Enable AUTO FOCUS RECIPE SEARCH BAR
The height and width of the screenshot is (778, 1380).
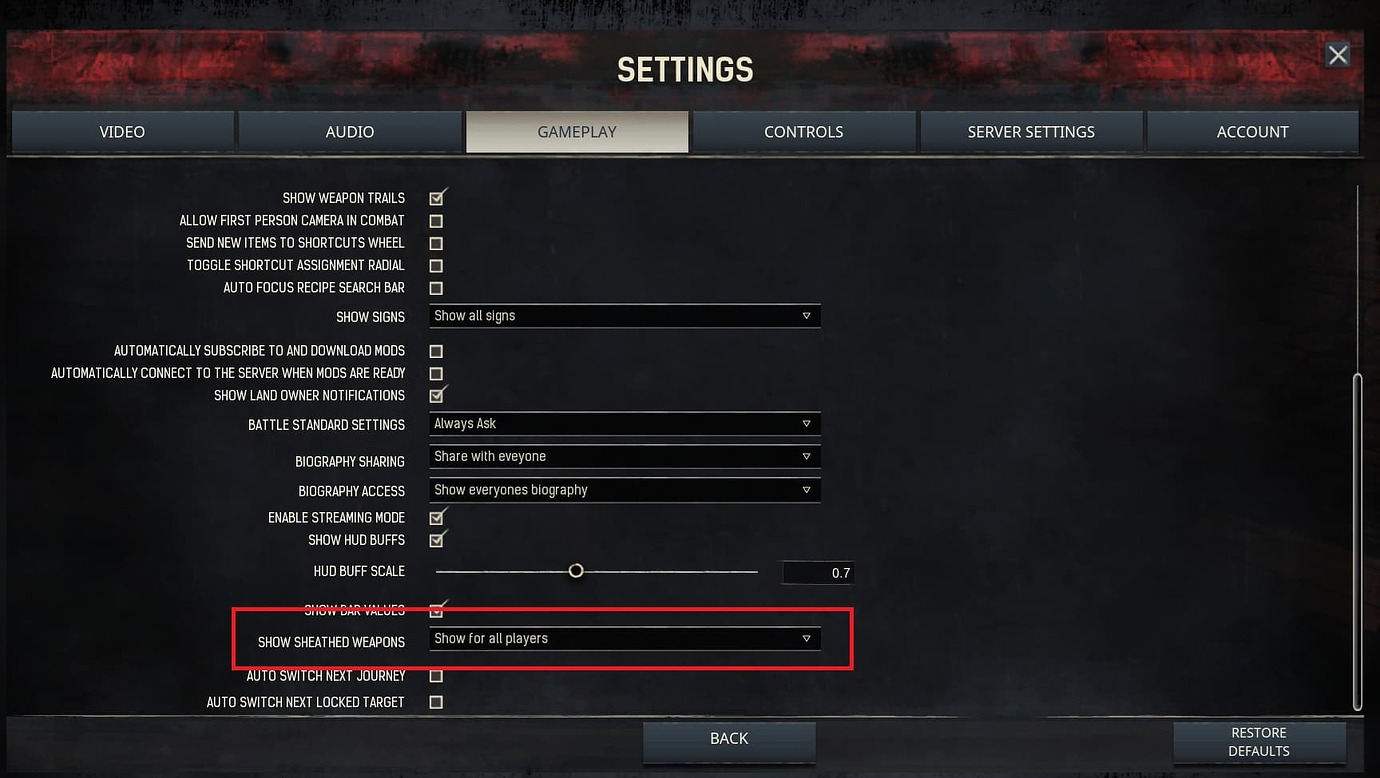point(436,287)
